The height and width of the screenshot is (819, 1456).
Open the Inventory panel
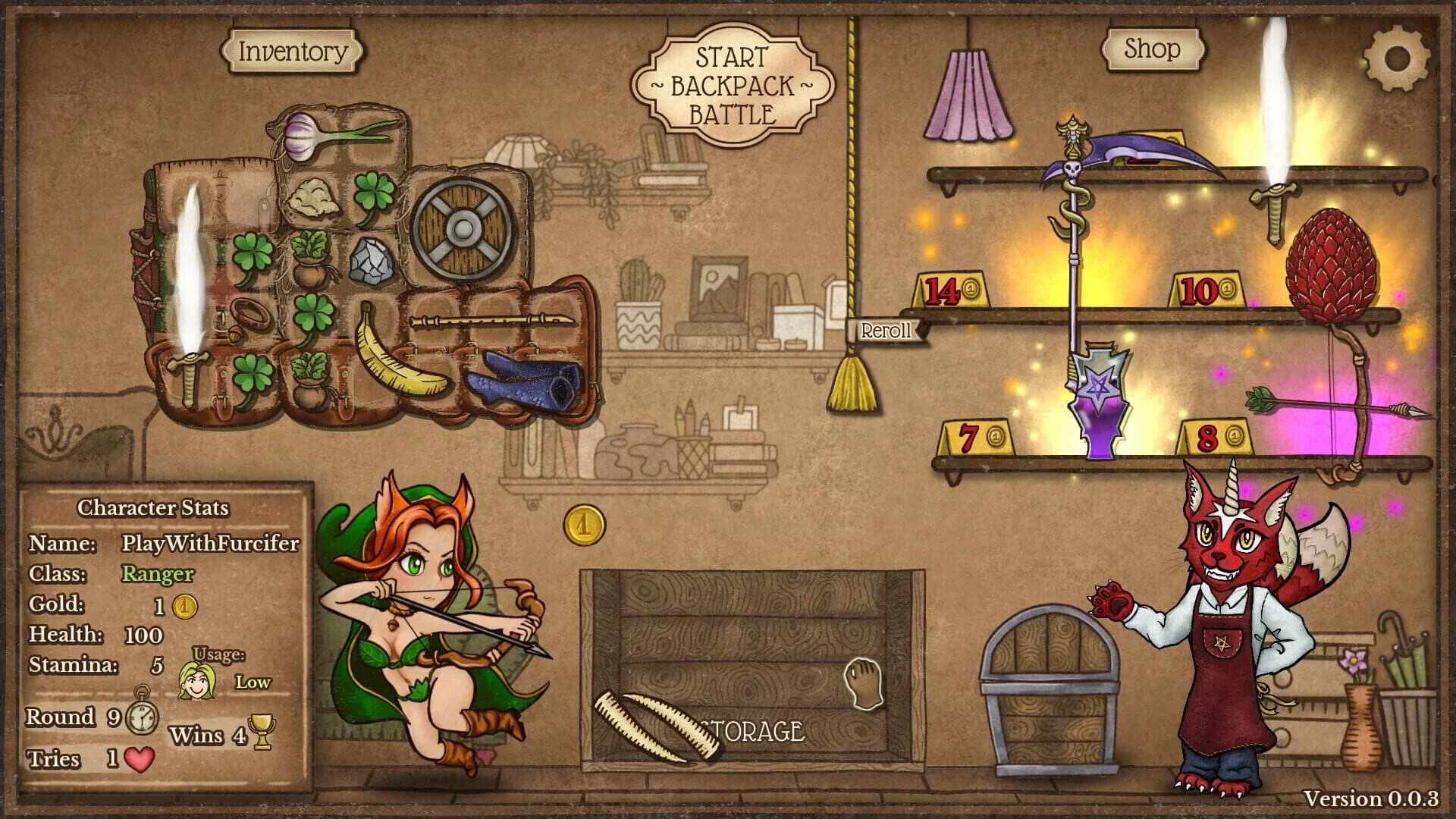point(292,52)
